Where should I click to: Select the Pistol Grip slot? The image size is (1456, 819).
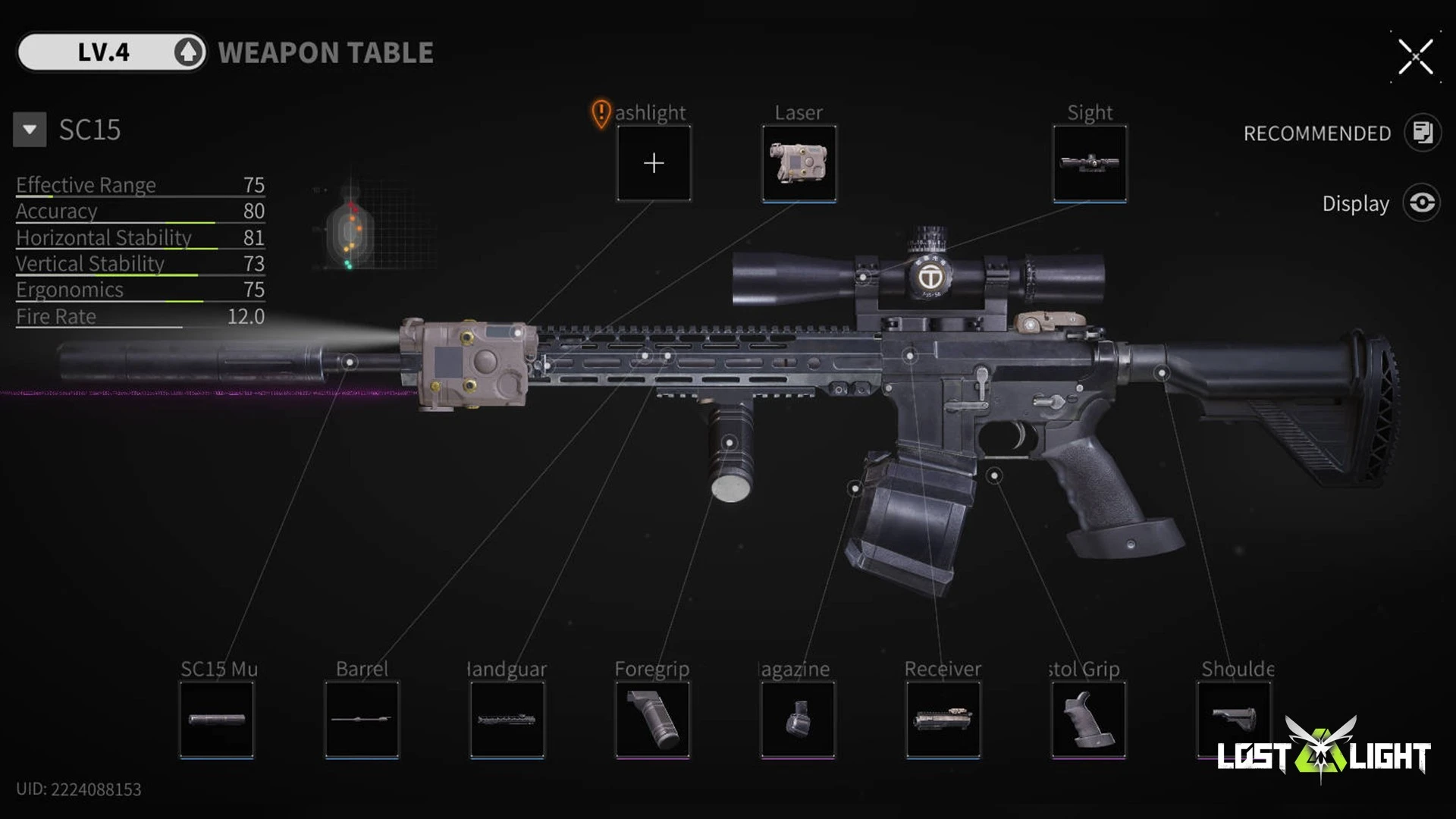[1088, 719]
